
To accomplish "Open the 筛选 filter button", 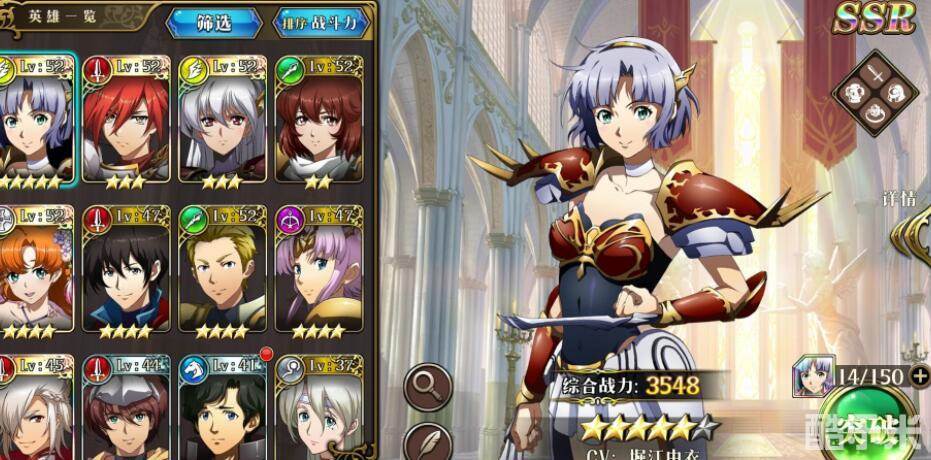I will tap(213, 21).
